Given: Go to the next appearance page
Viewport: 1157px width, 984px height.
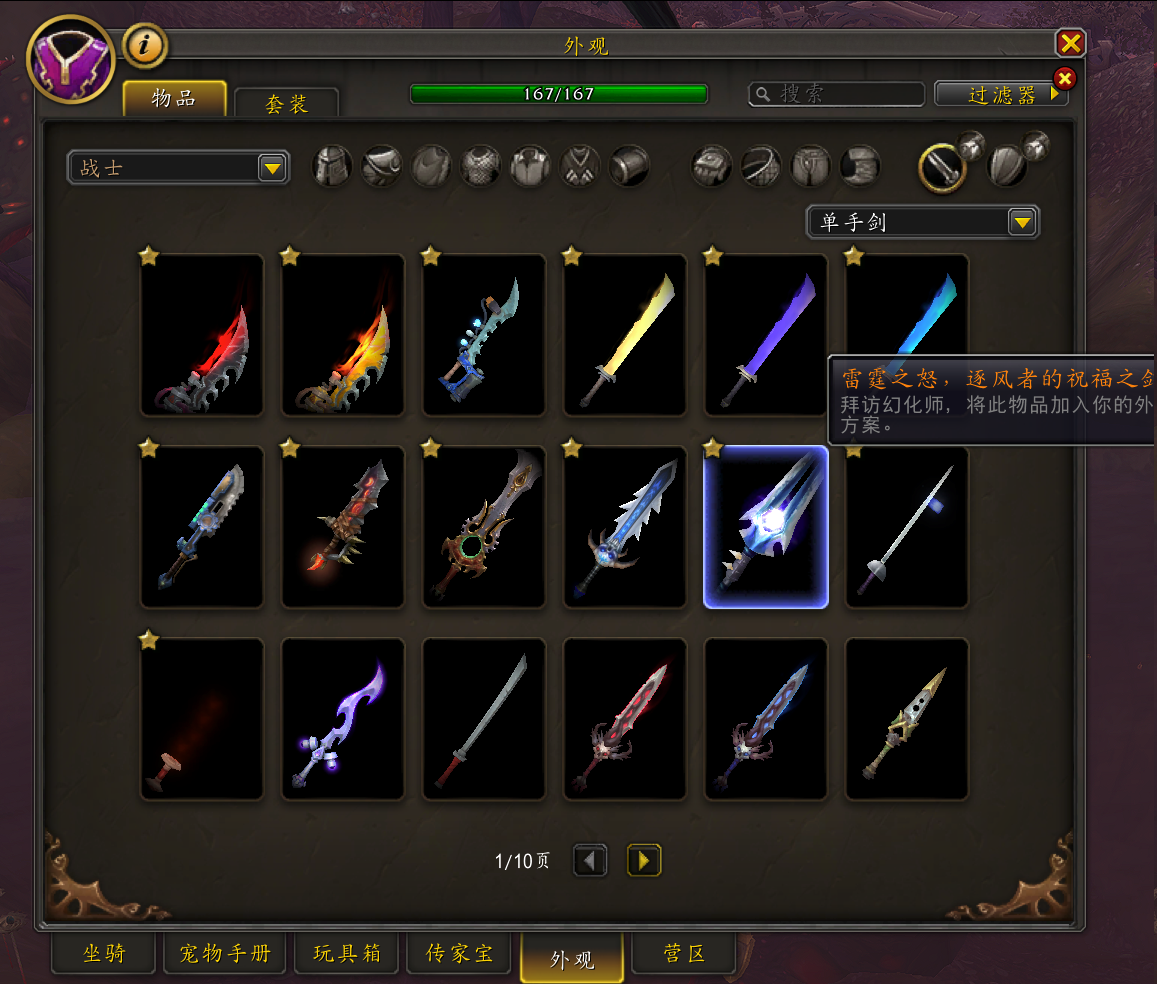Looking at the screenshot, I should pos(644,860).
